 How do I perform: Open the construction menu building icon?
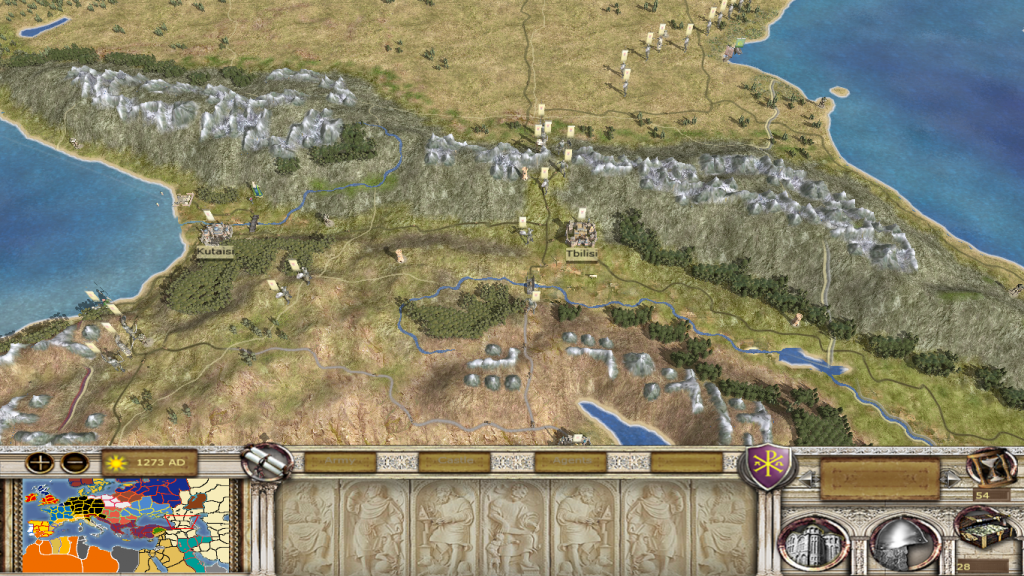815,543
